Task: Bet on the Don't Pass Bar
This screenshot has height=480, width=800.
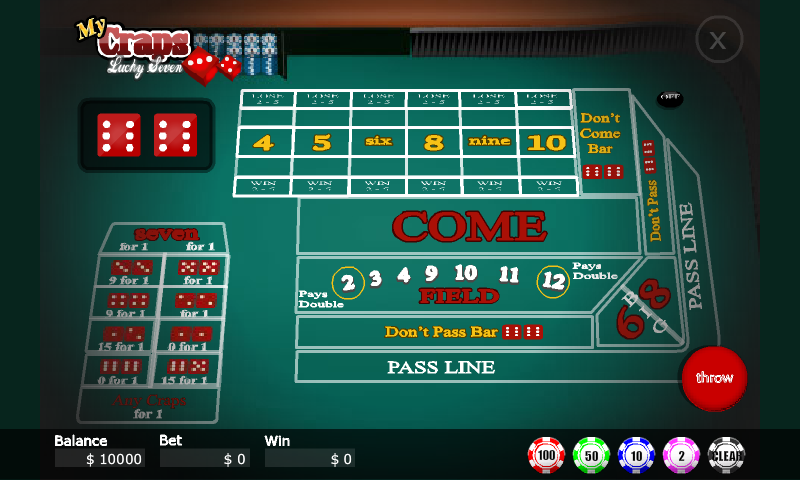Action: (x=445, y=332)
